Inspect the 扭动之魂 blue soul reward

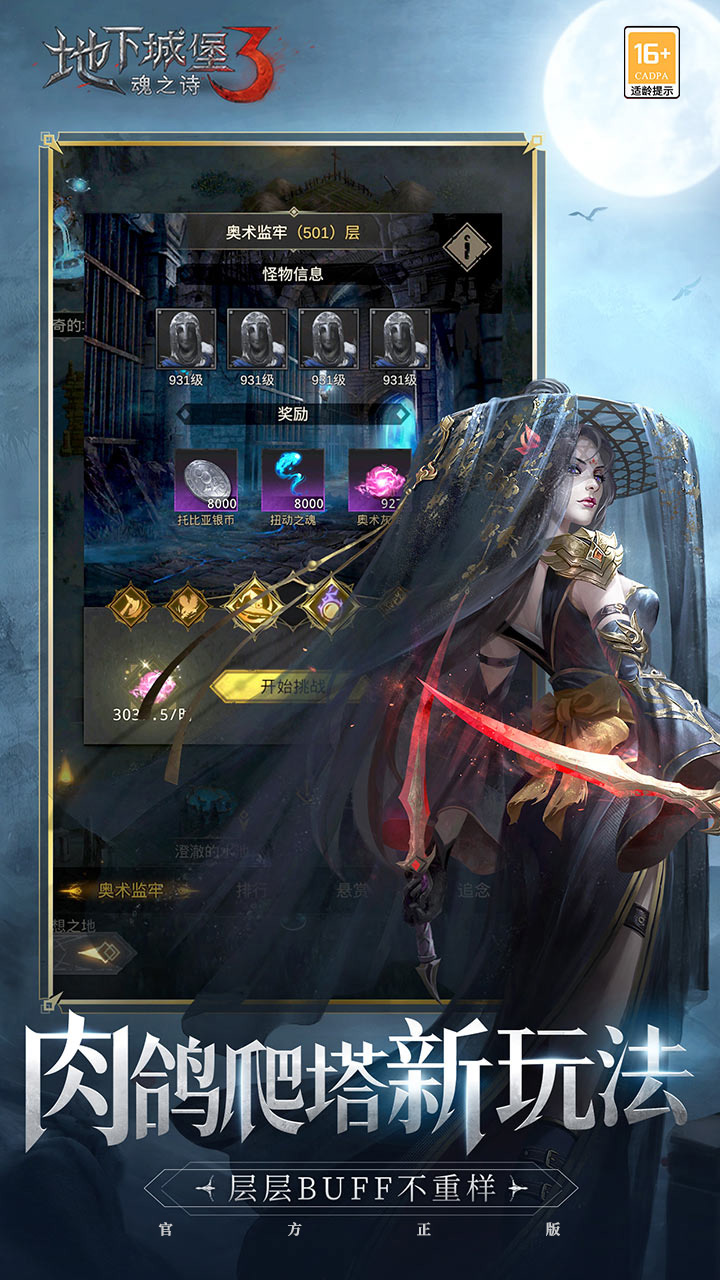pos(293,480)
